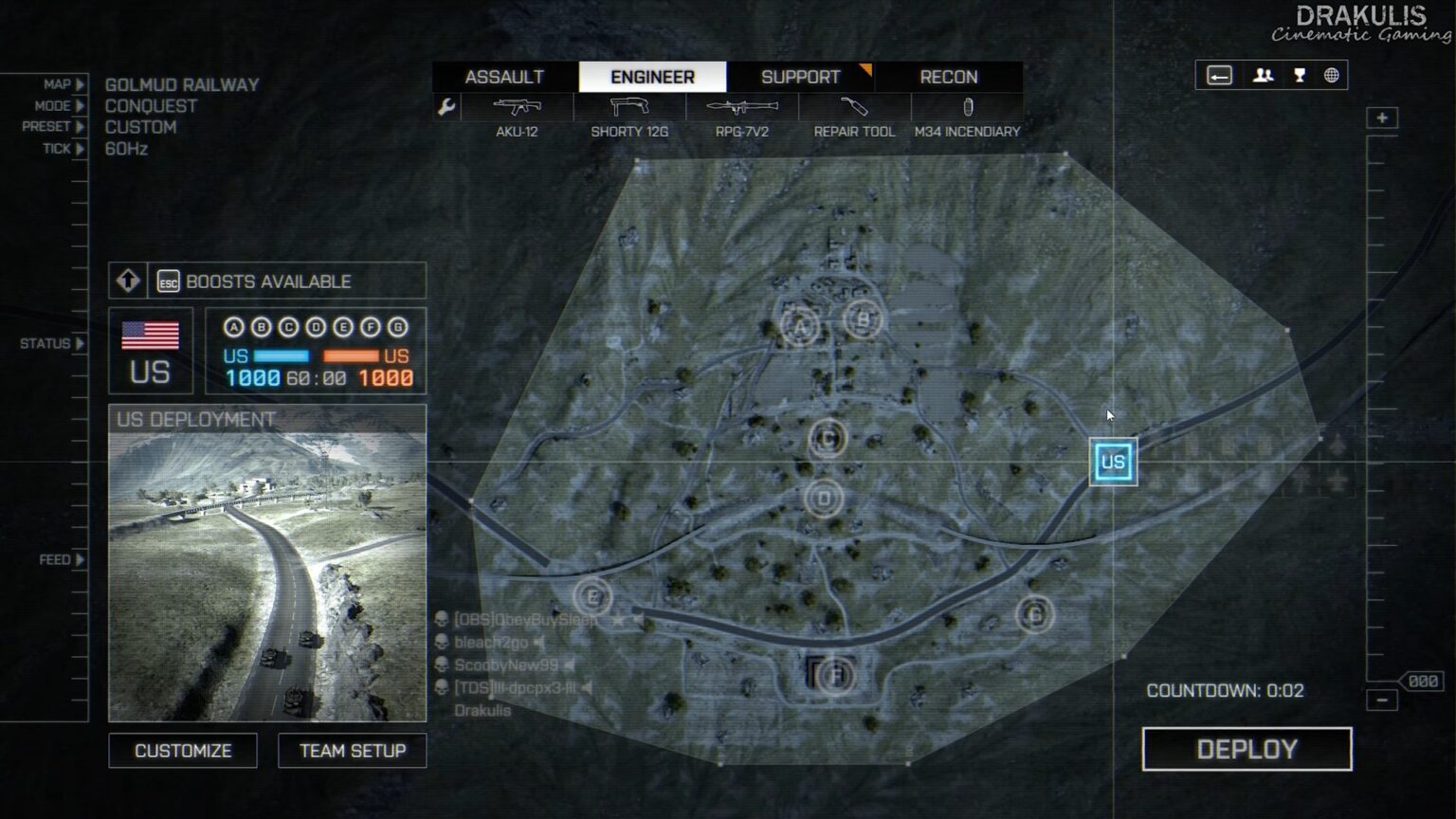The width and height of the screenshot is (1456, 819).
Task: Open the CUSTOMIZE loadout screen
Action: pyautogui.click(x=182, y=750)
